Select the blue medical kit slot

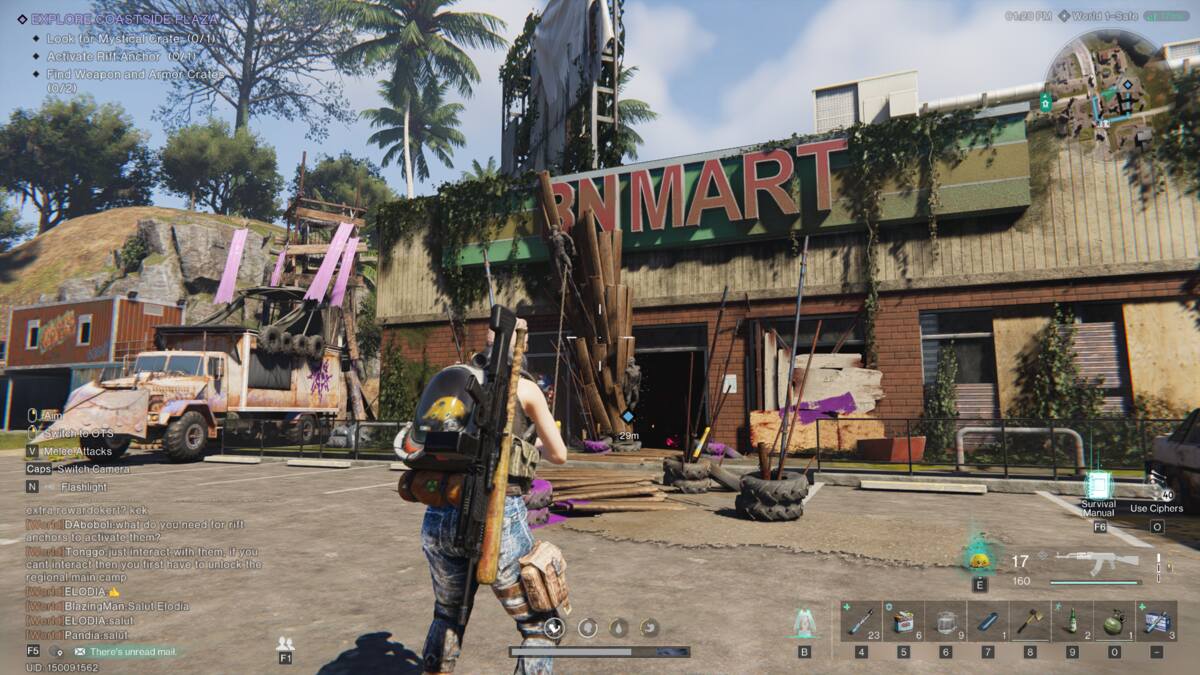coord(1156,621)
